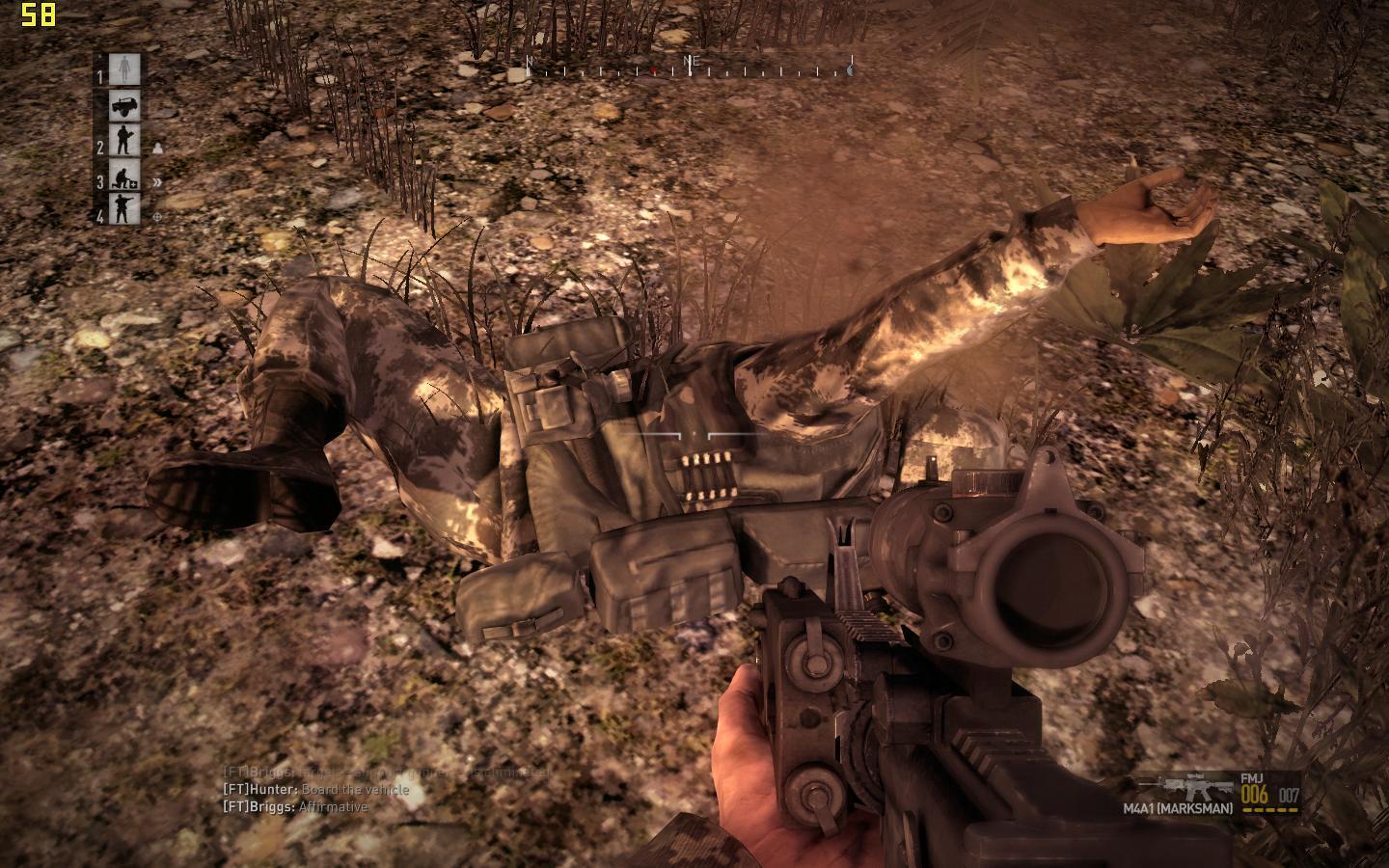Select squad slot 1 body silhouette portrait
The width and height of the screenshot is (1389, 868).
(x=123, y=69)
